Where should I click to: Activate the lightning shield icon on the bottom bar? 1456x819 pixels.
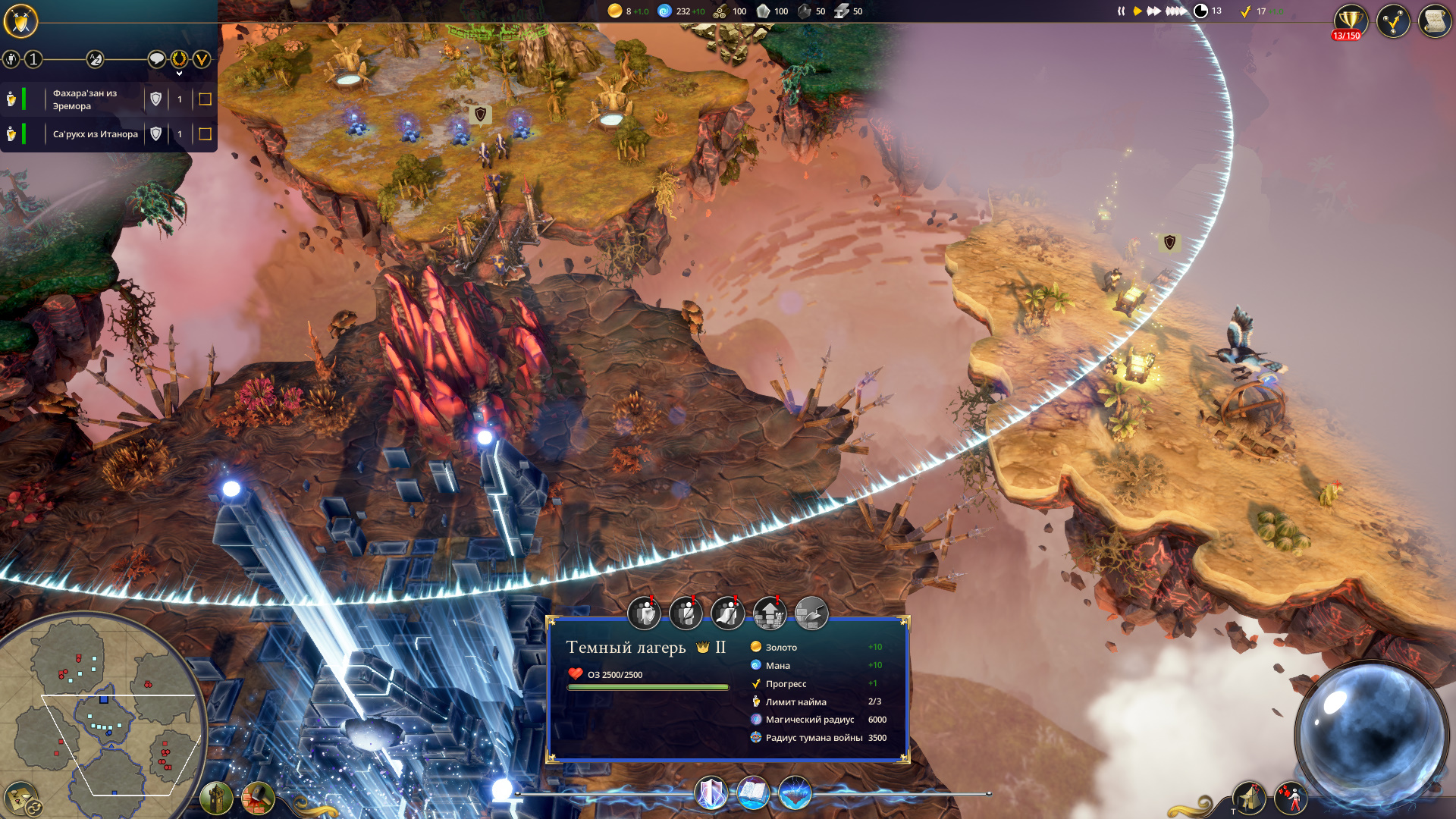711,793
